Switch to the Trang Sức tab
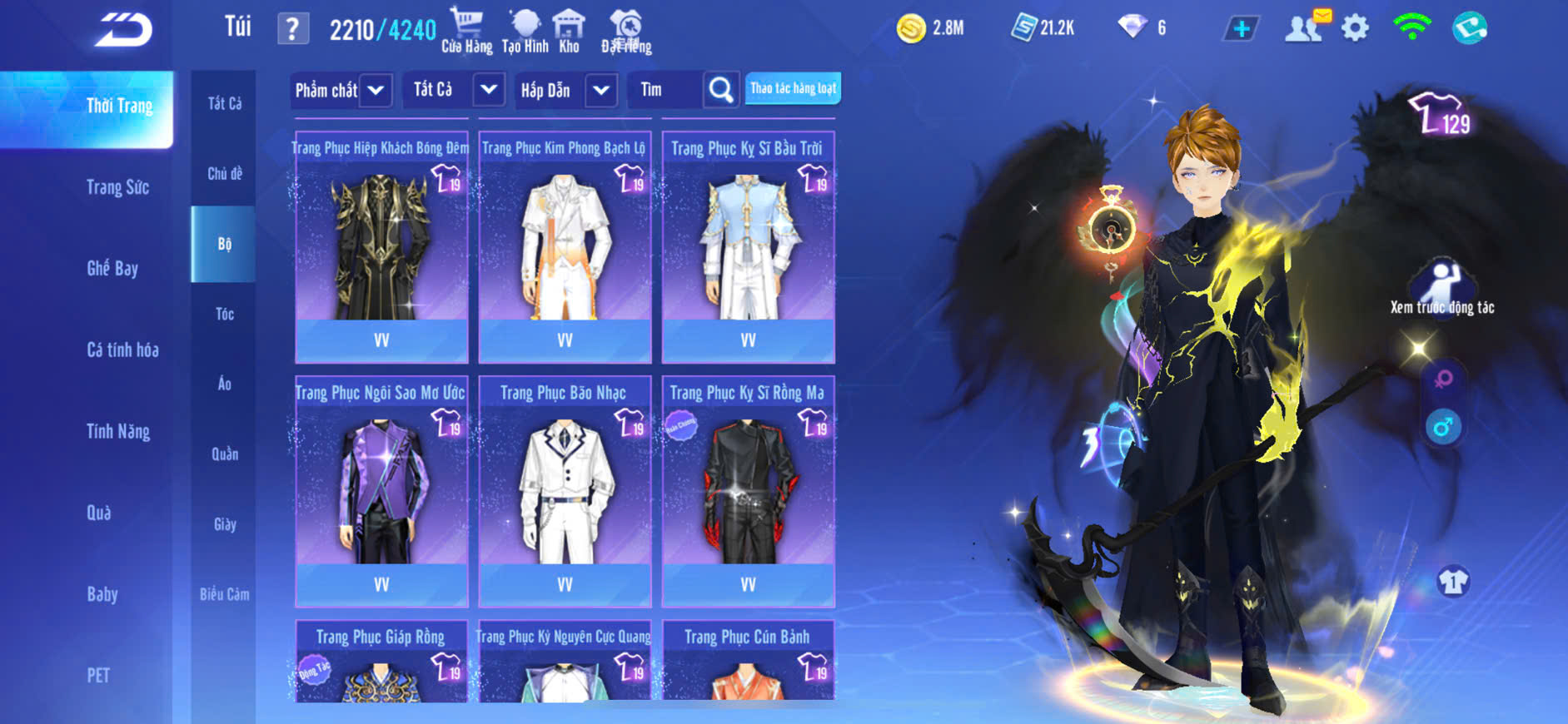The height and width of the screenshot is (724, 1568). point(117,187)
